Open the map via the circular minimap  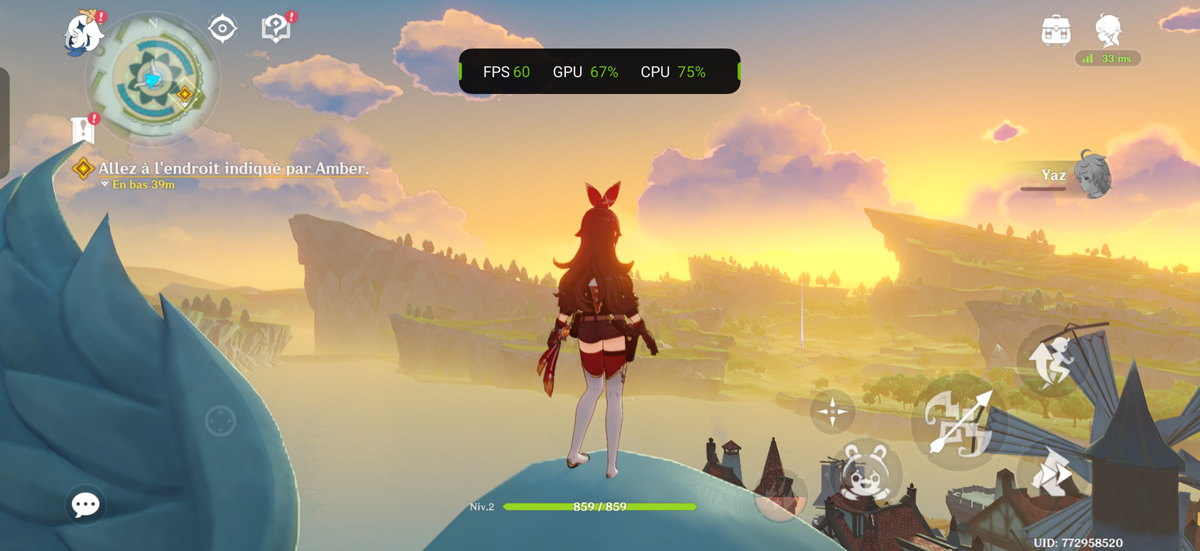click(153, 79)
